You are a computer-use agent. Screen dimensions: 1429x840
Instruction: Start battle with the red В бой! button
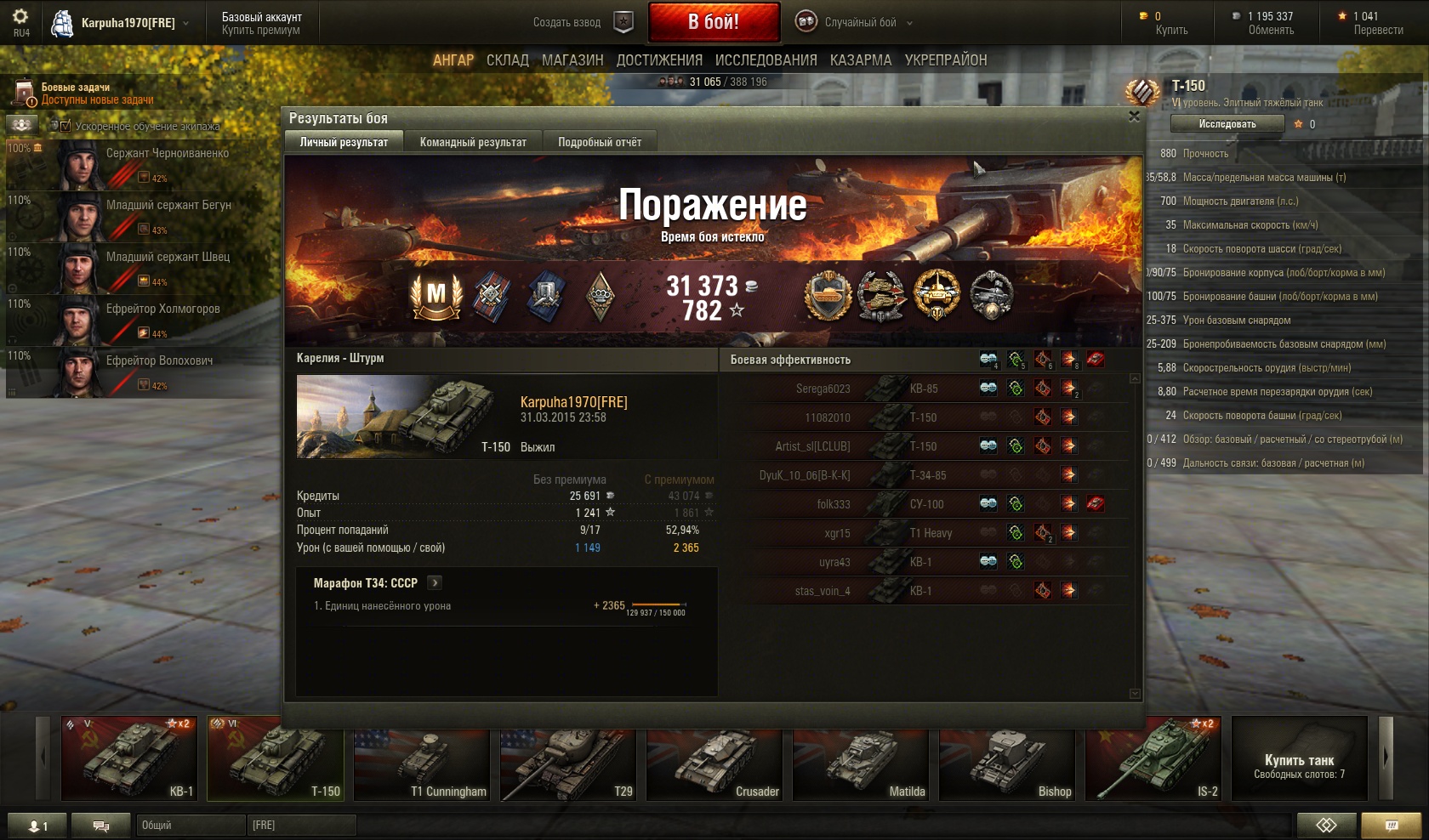click(x=714, y=22)
